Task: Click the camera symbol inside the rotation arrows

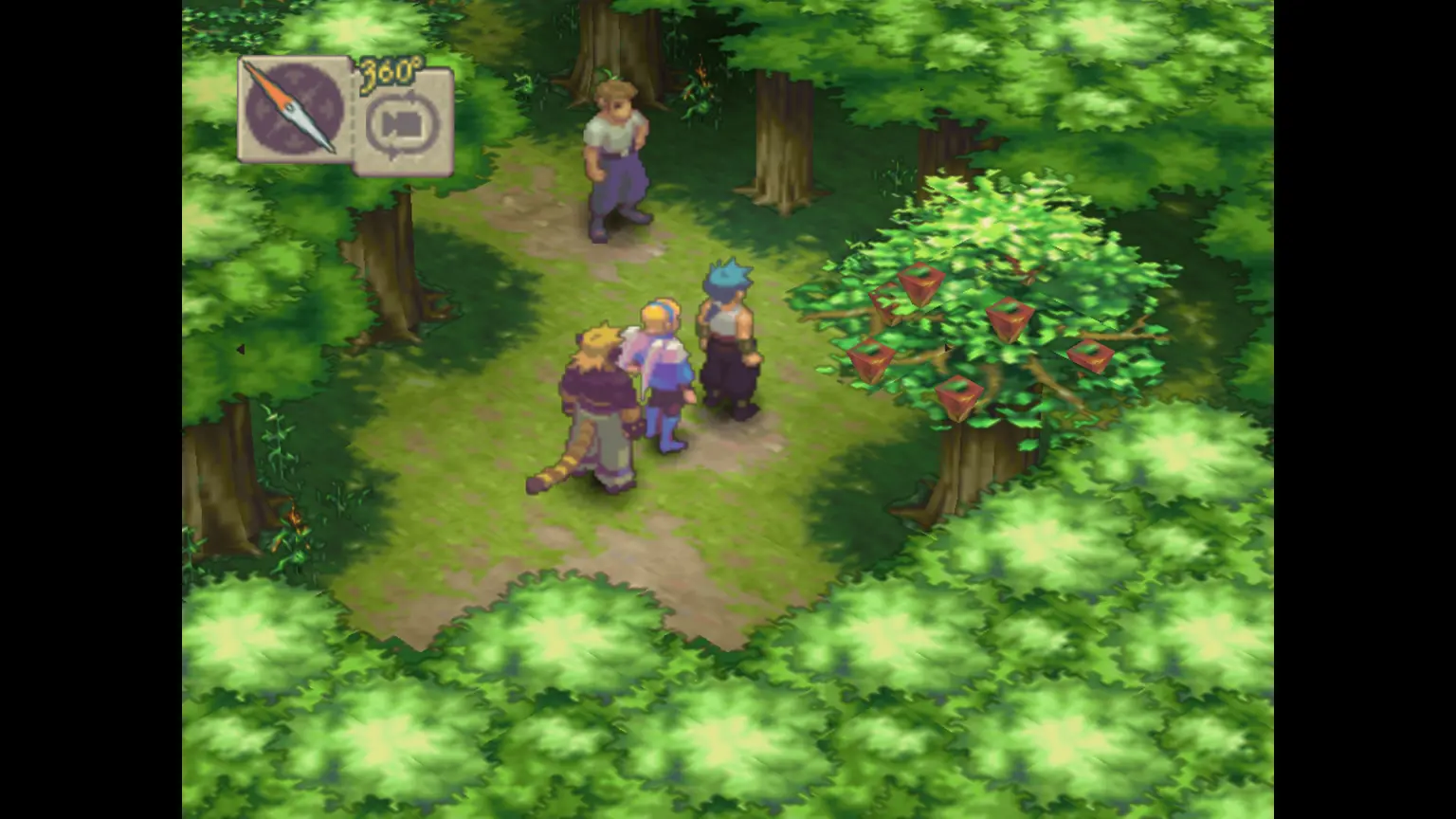Action: 403,121
